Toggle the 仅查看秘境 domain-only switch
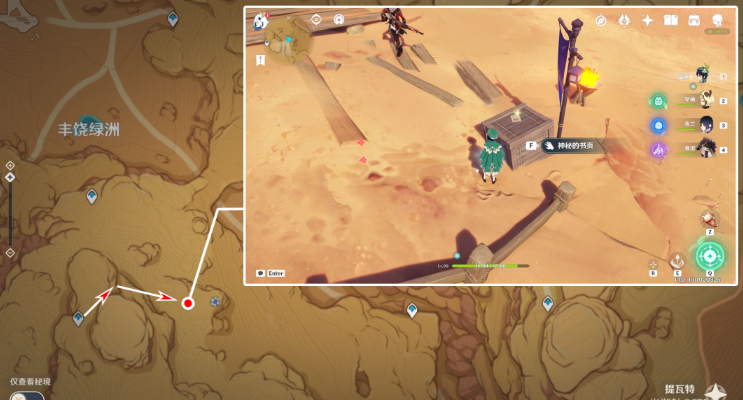This screenshot has height=400, width=743. coord(32,395)
